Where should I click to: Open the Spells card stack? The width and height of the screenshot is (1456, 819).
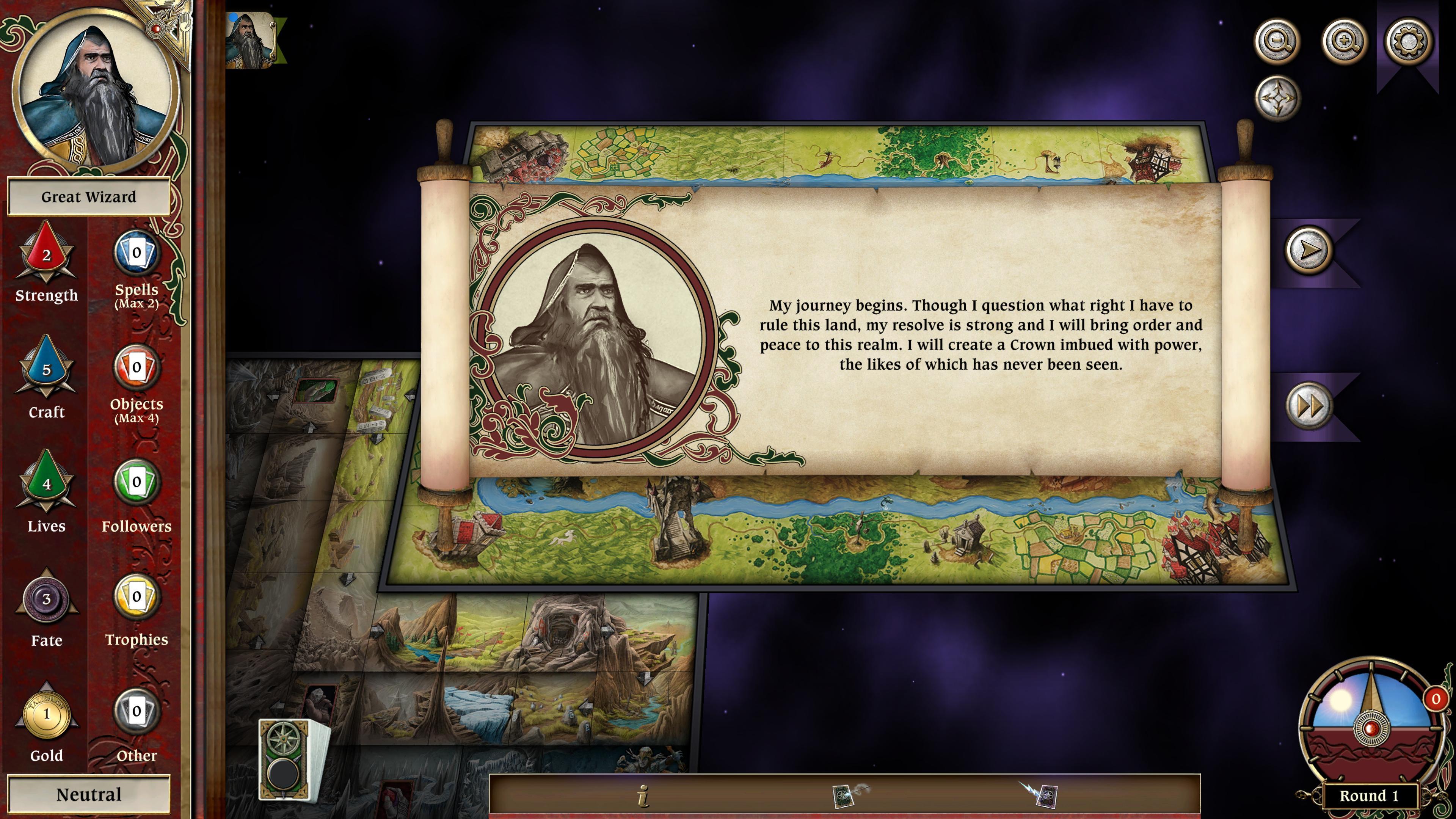coord(136,253)
